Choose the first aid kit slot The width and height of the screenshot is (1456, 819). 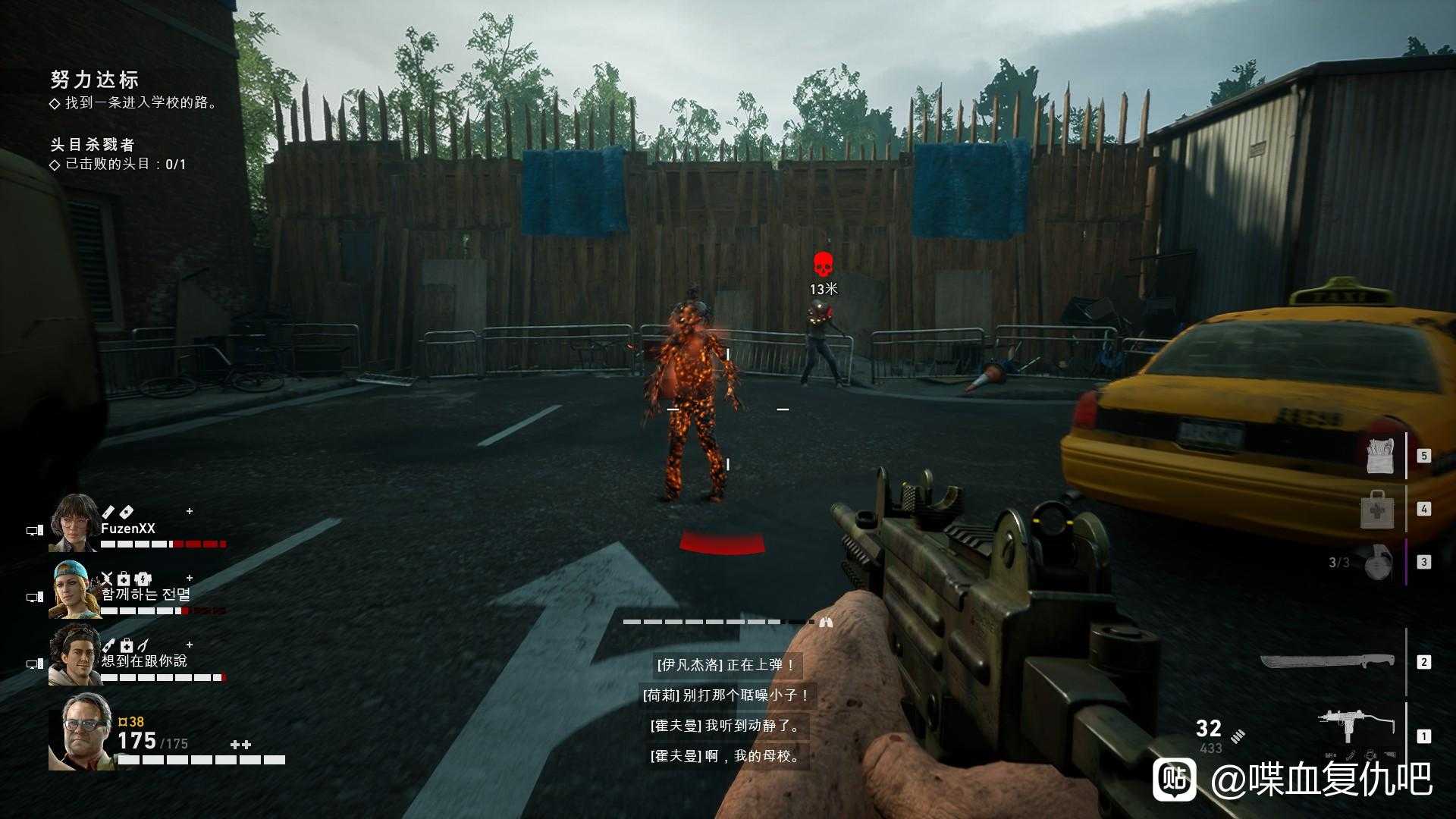tap(1376, 510)
